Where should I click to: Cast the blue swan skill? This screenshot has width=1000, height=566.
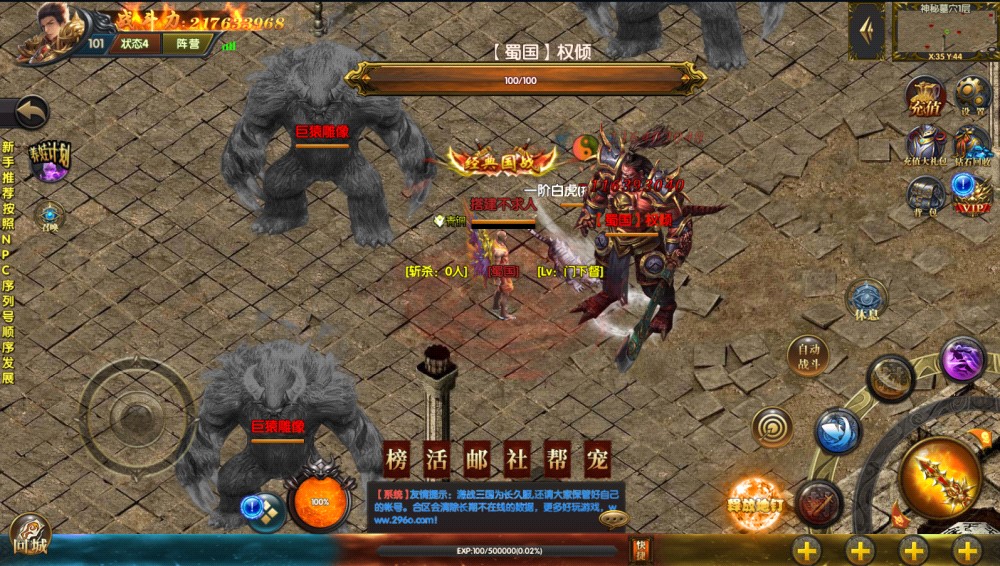[838, 431]
